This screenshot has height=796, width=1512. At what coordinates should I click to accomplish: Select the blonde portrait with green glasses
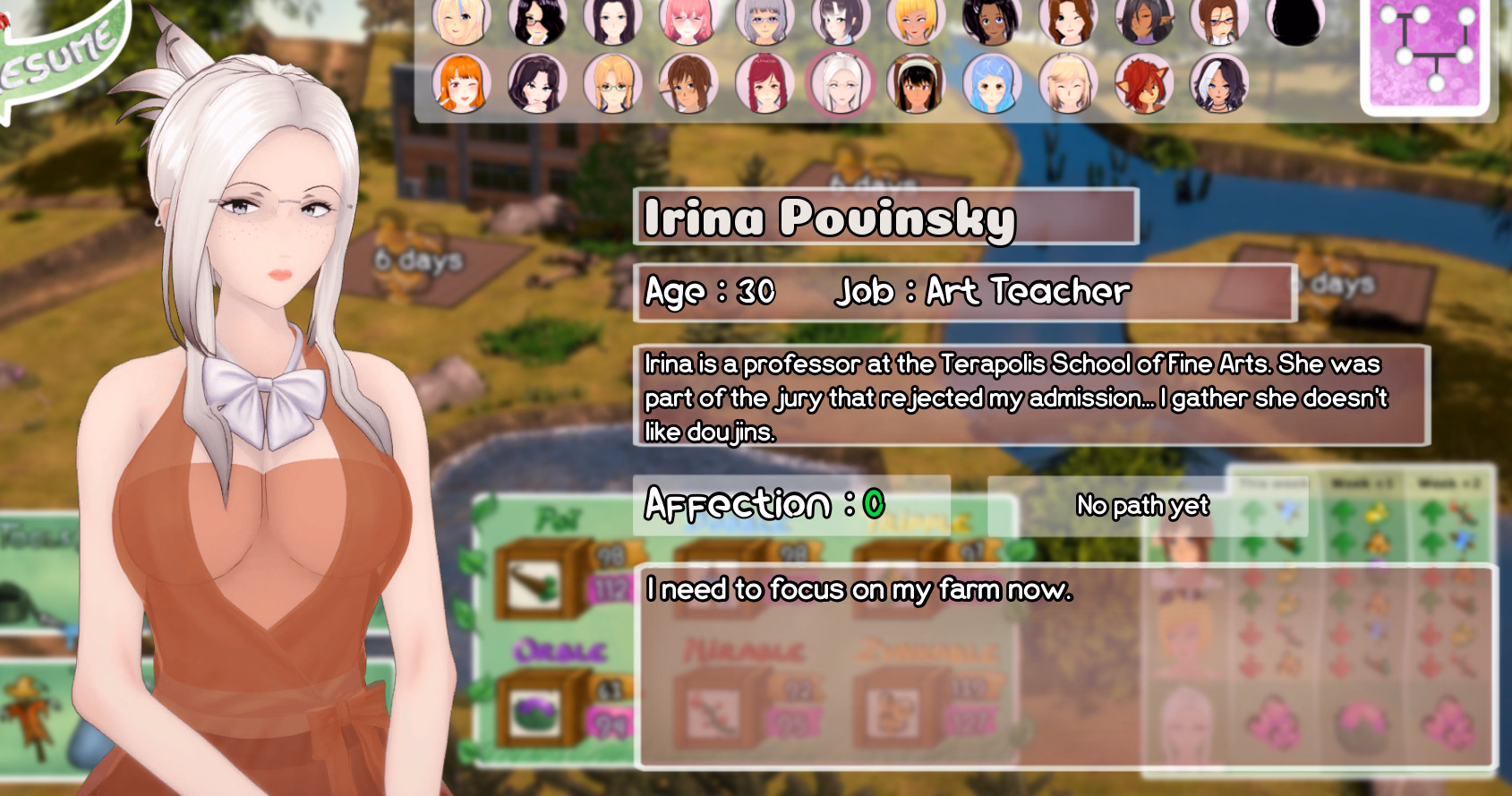[x=612, y=83]
